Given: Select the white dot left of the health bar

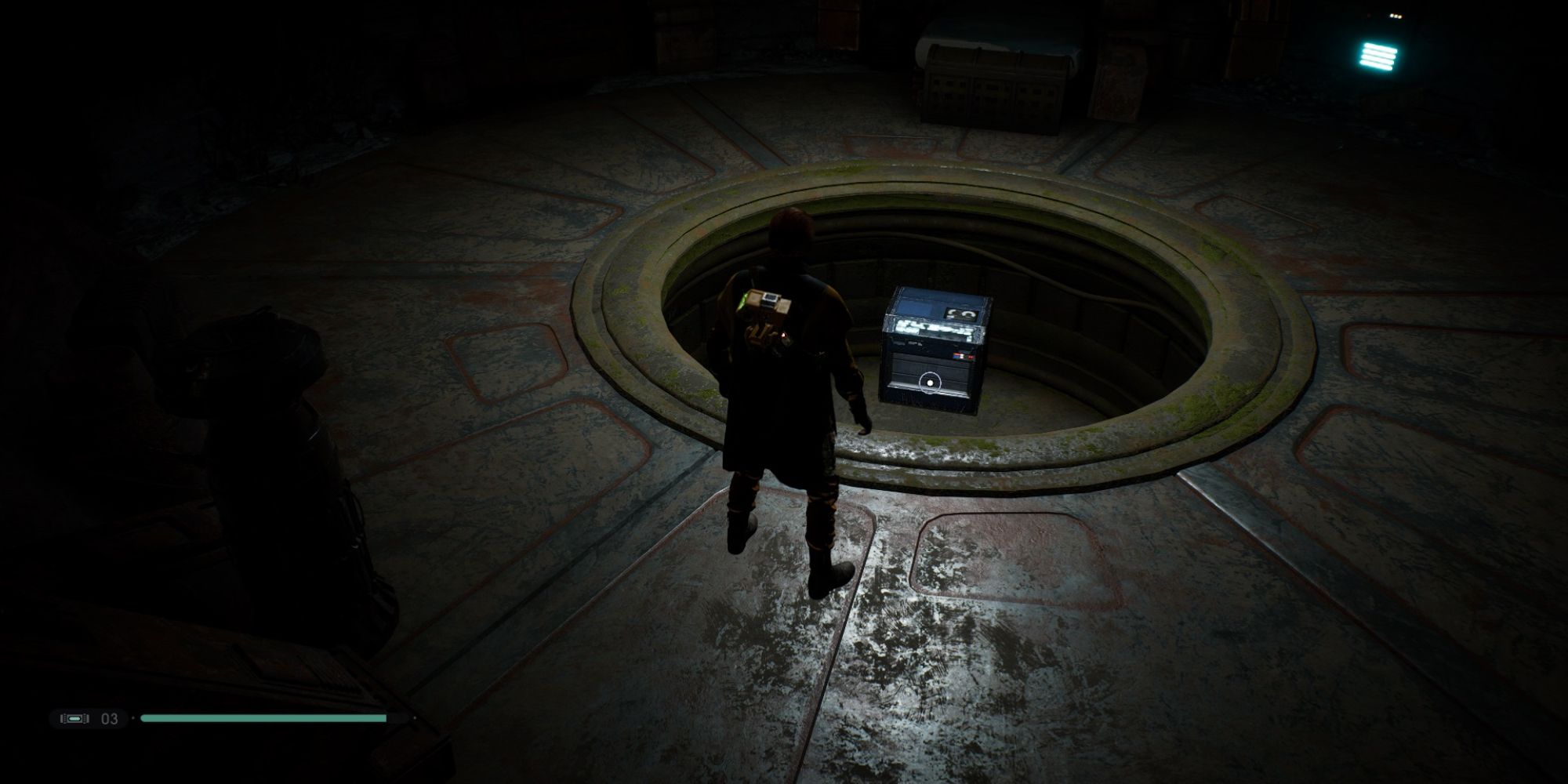Looking at the screenshot, I should [133, 717].
